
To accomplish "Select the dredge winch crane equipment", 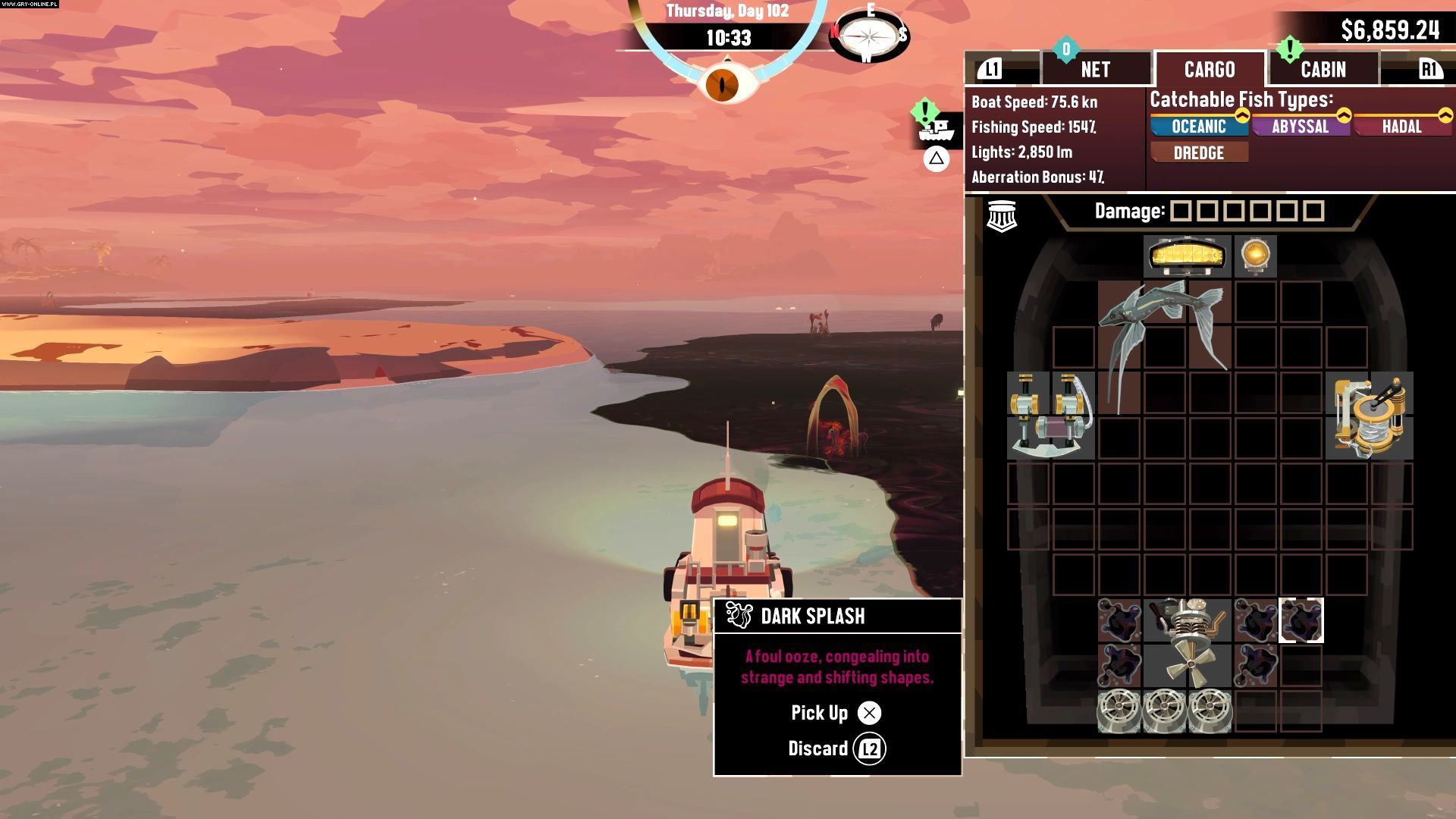I will pyautogui.click(x=1370, y=416).
